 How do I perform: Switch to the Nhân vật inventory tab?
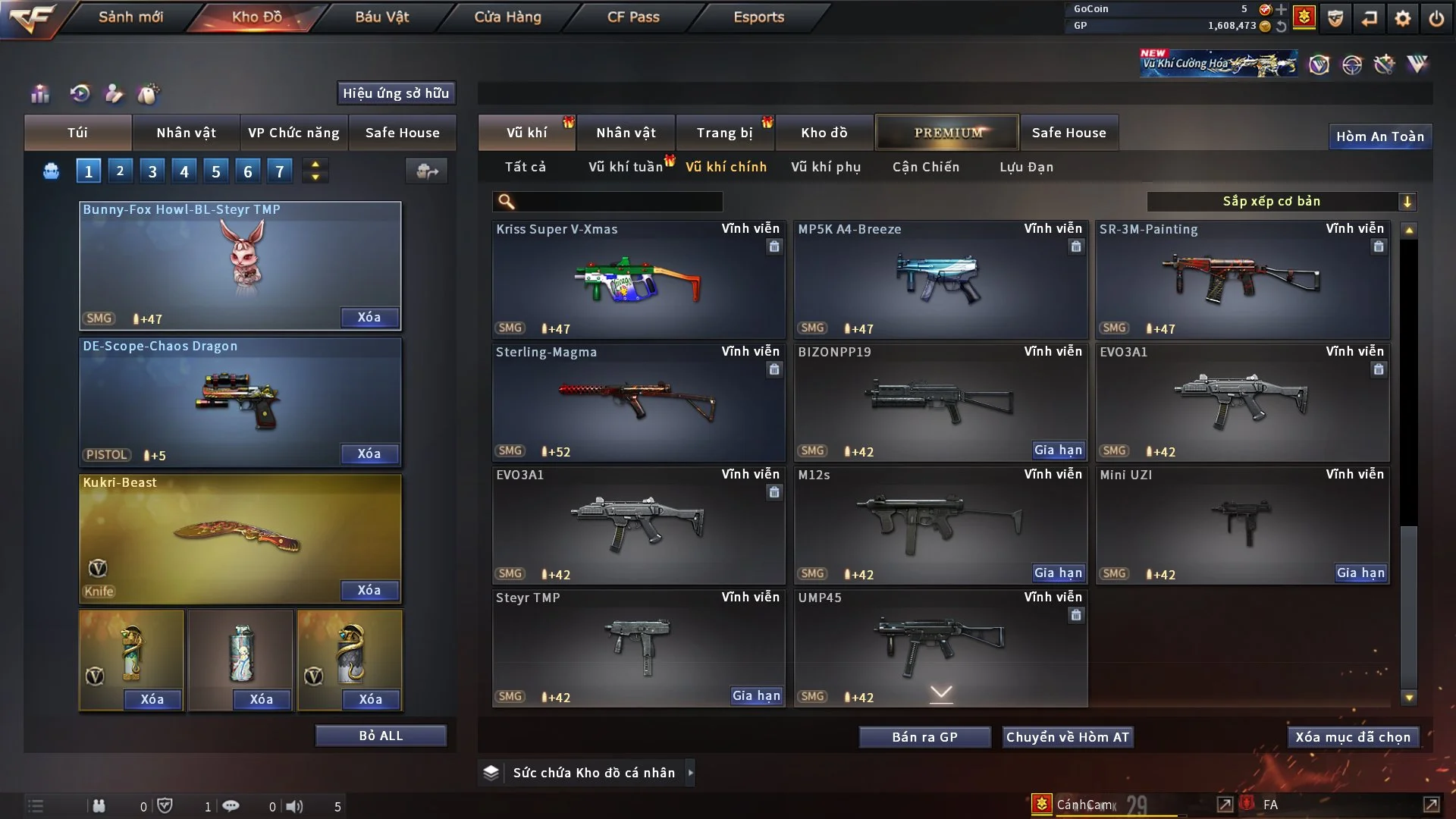626,133
